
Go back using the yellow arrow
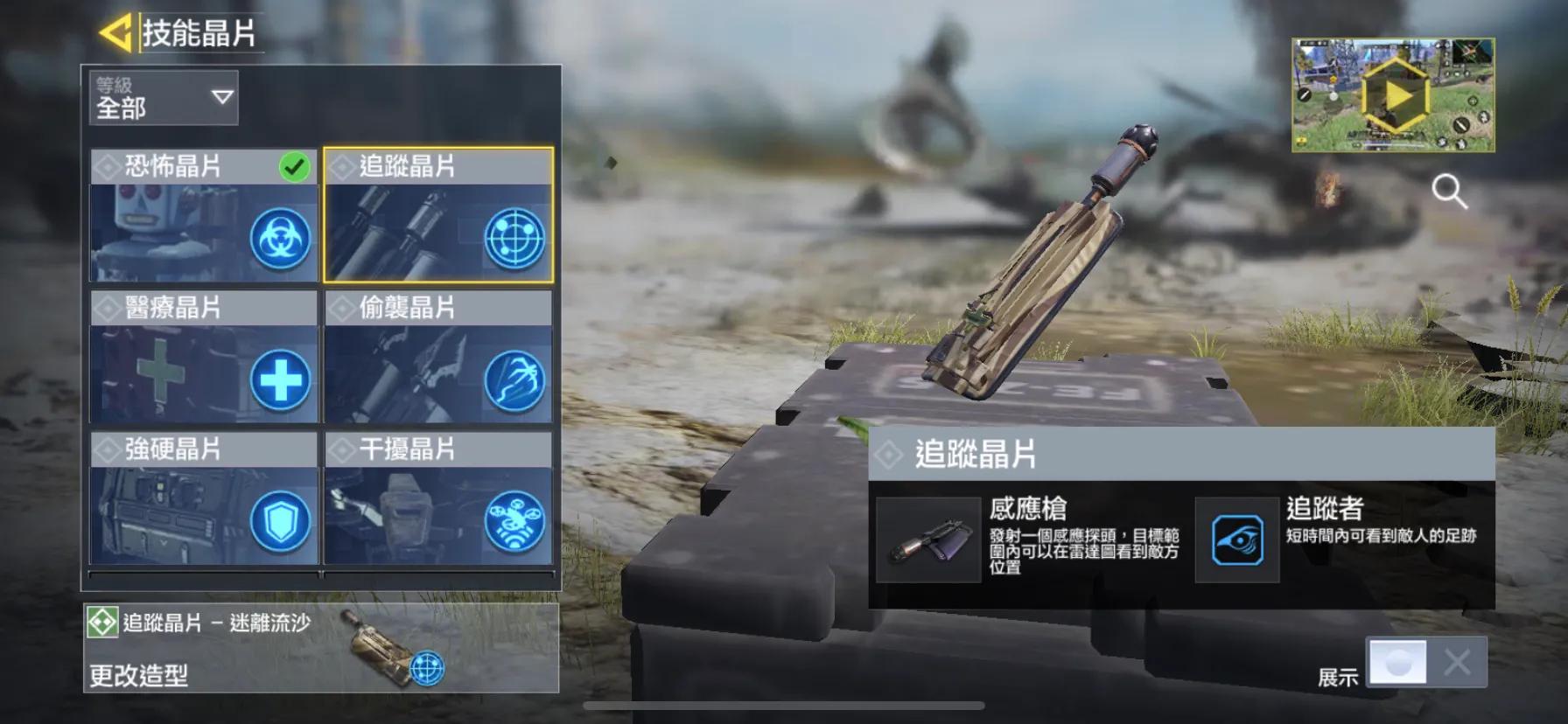116,33
